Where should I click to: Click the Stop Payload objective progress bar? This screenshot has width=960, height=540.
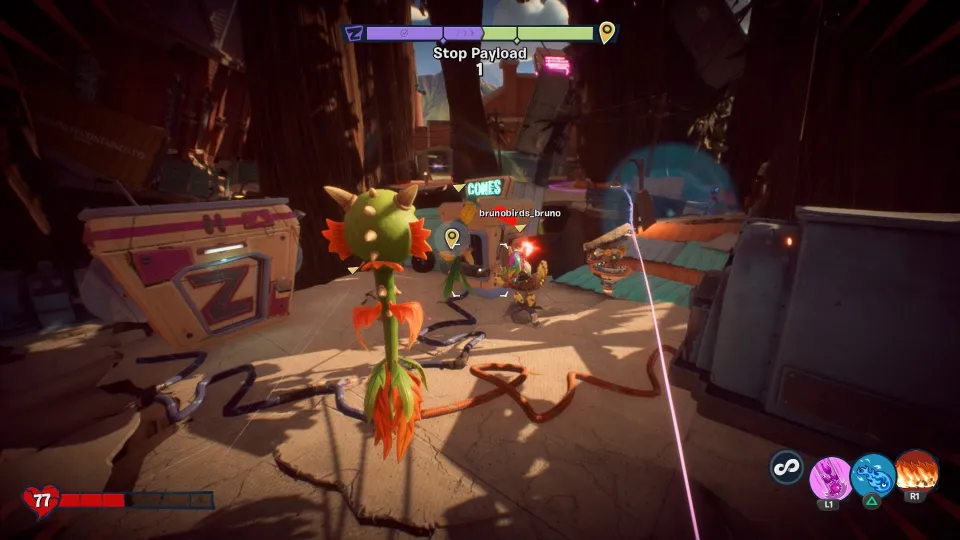pos(480,34)
